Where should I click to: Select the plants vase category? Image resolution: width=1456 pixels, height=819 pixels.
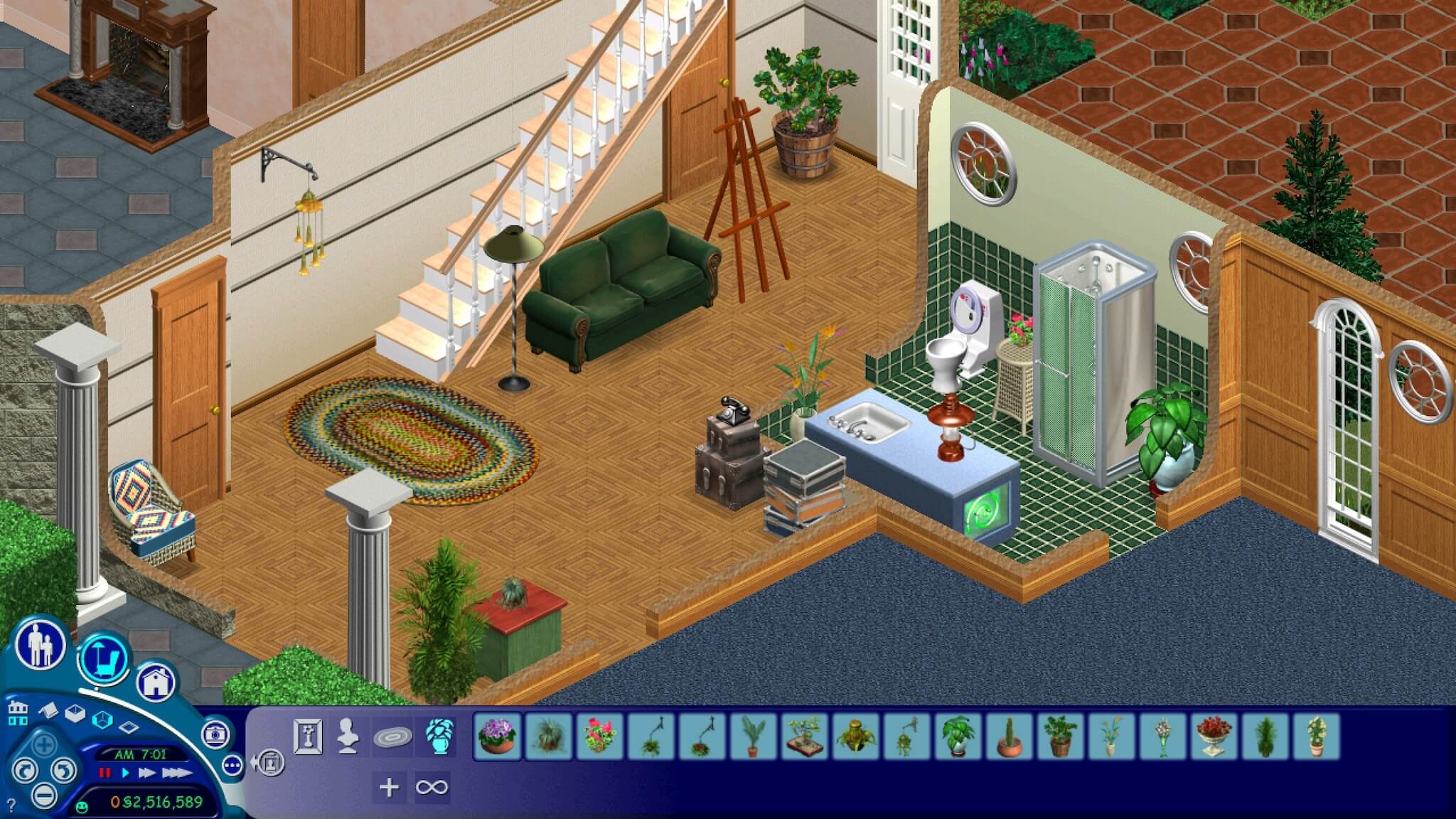tap(441, 738)
